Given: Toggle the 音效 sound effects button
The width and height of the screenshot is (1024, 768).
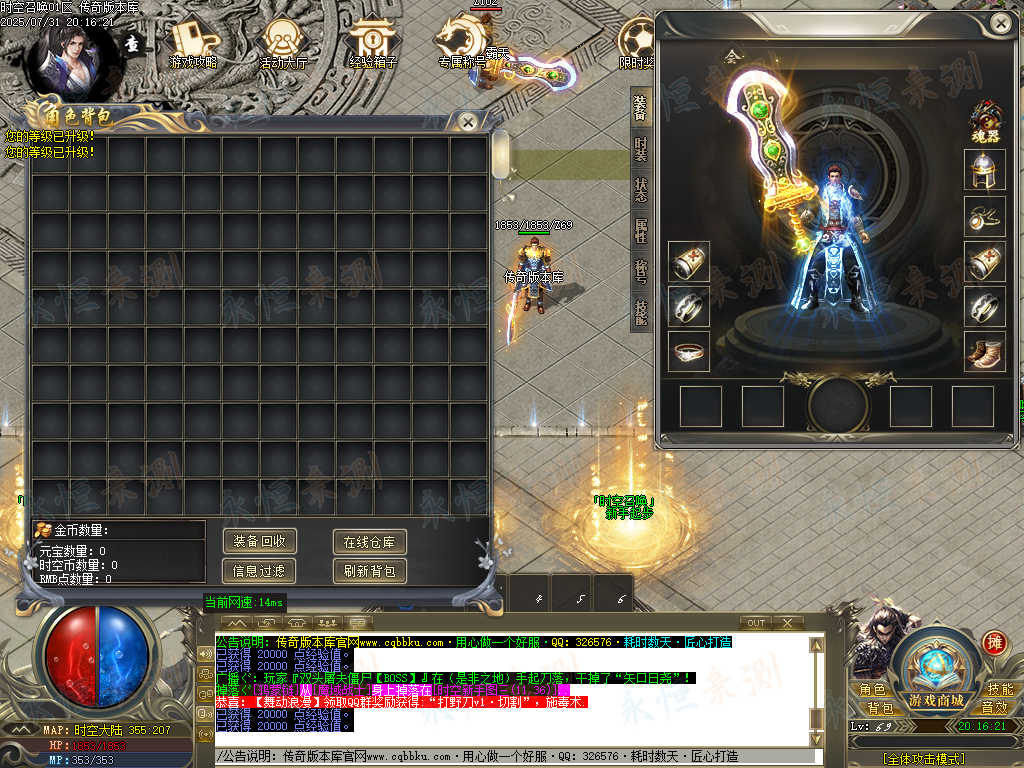Looking at the screenshot, I should [x=994, y=707].
